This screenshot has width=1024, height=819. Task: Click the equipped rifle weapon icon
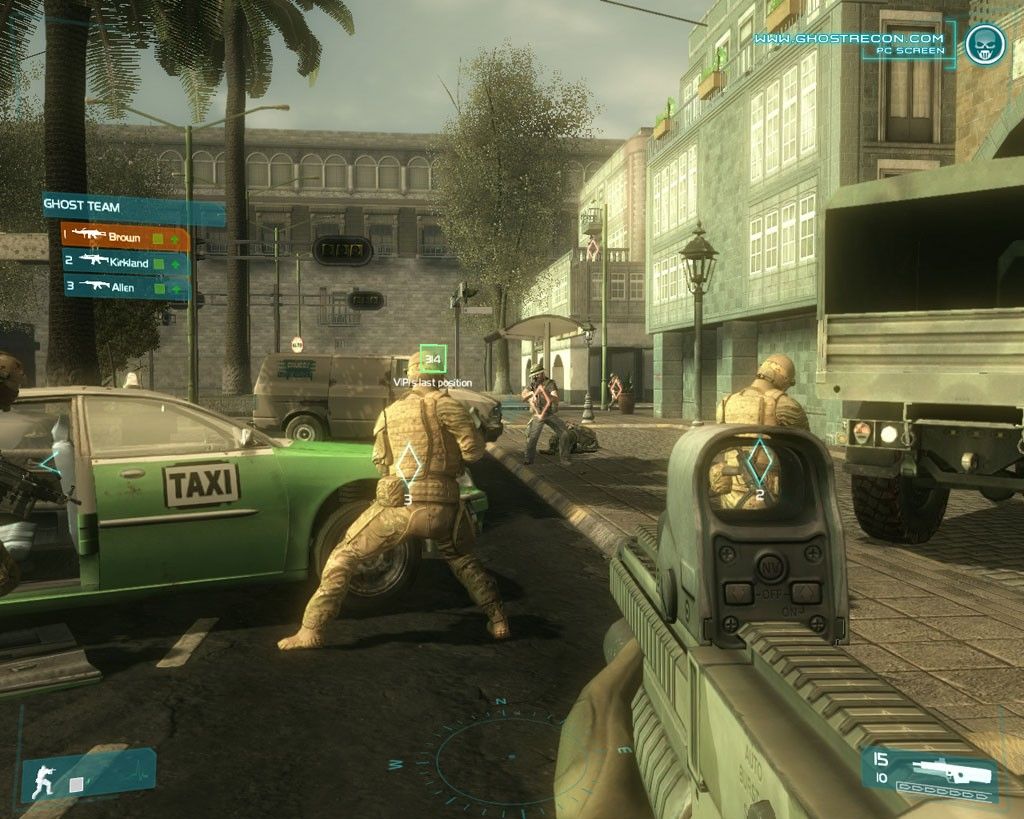pyautogui.click(x=943, y=771)
